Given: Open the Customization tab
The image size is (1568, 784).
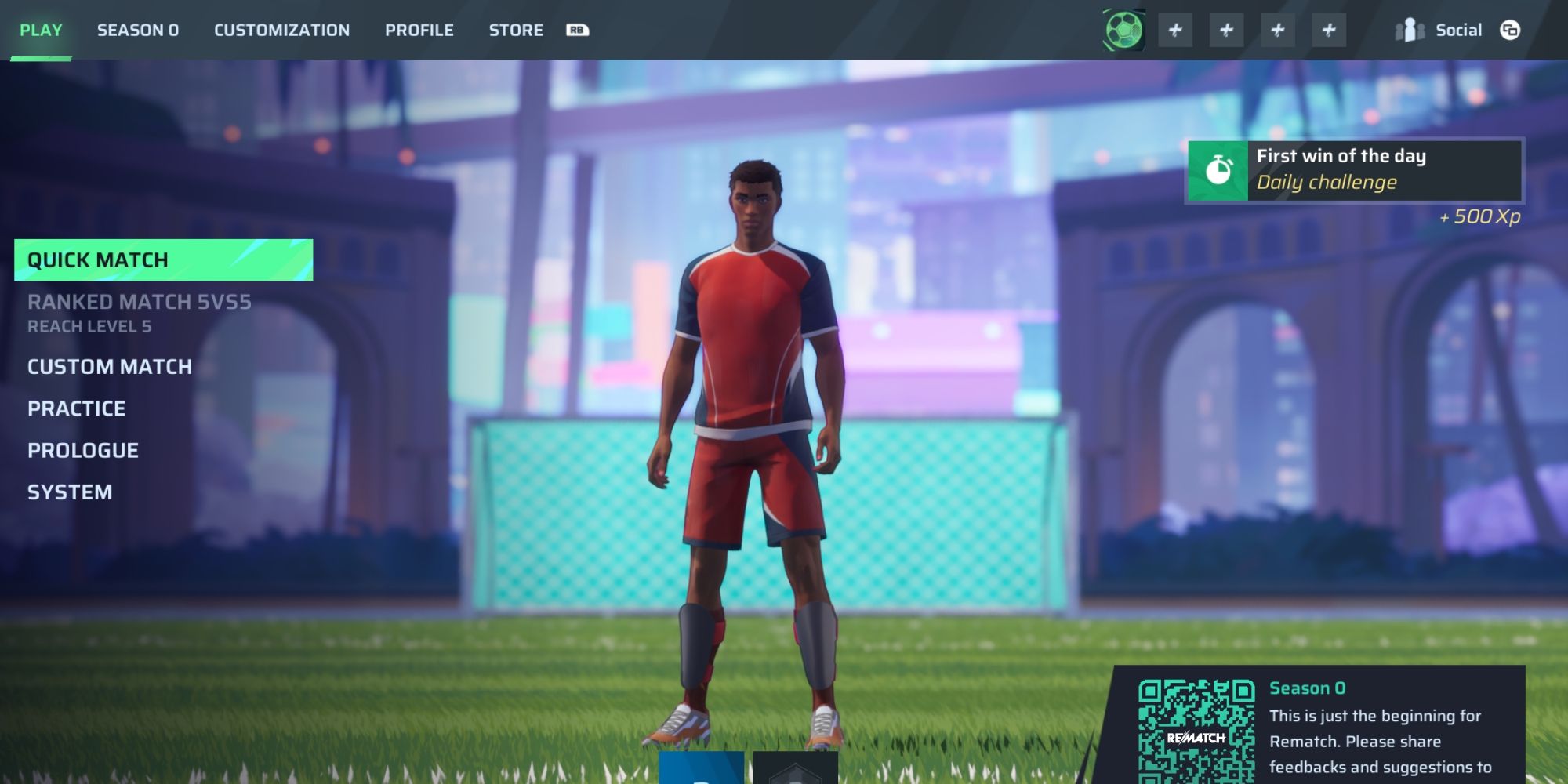Looking at the screenshot, I should coord(281,30).
